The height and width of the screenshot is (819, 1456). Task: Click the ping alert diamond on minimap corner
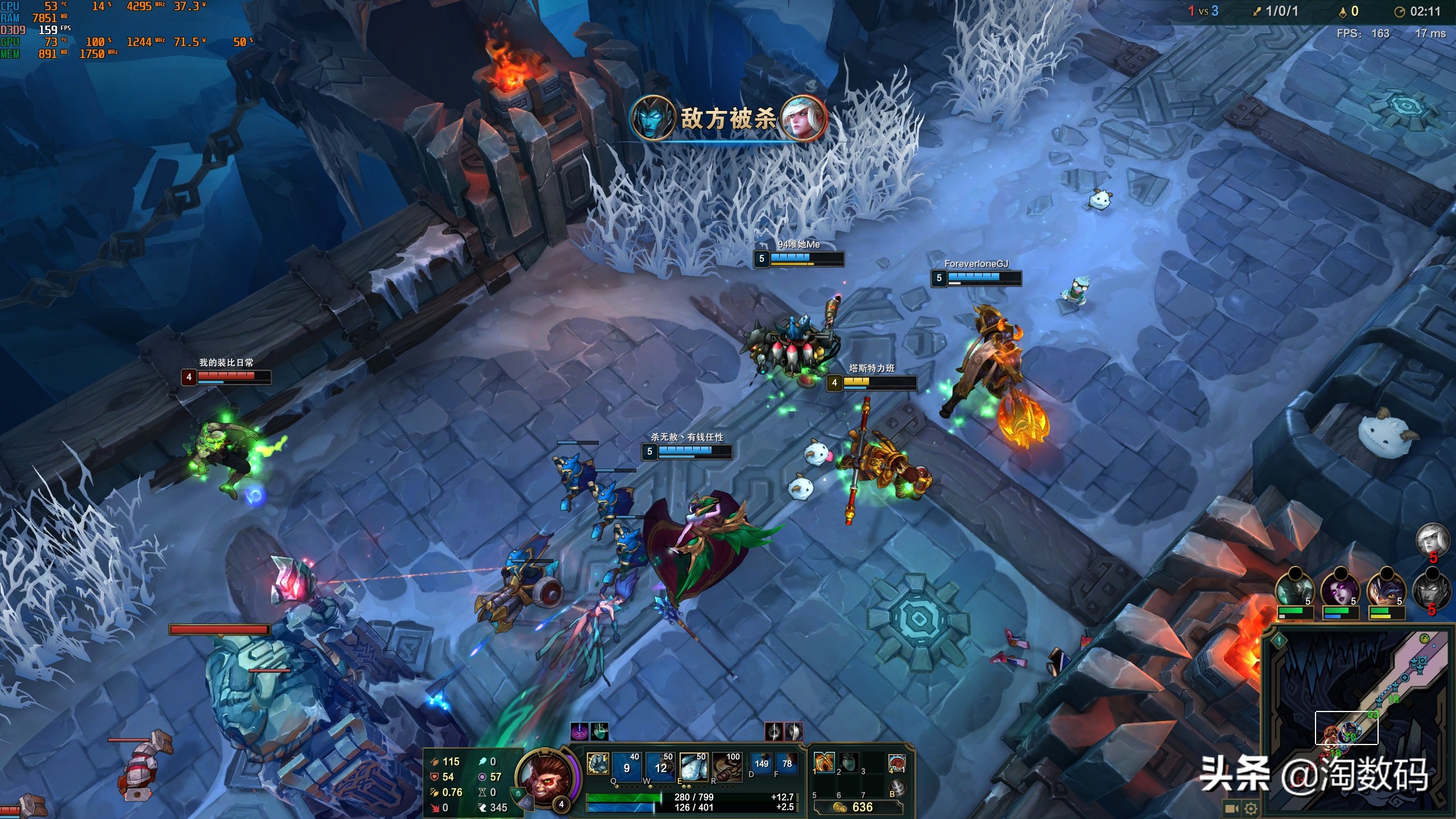point(1279,640)
